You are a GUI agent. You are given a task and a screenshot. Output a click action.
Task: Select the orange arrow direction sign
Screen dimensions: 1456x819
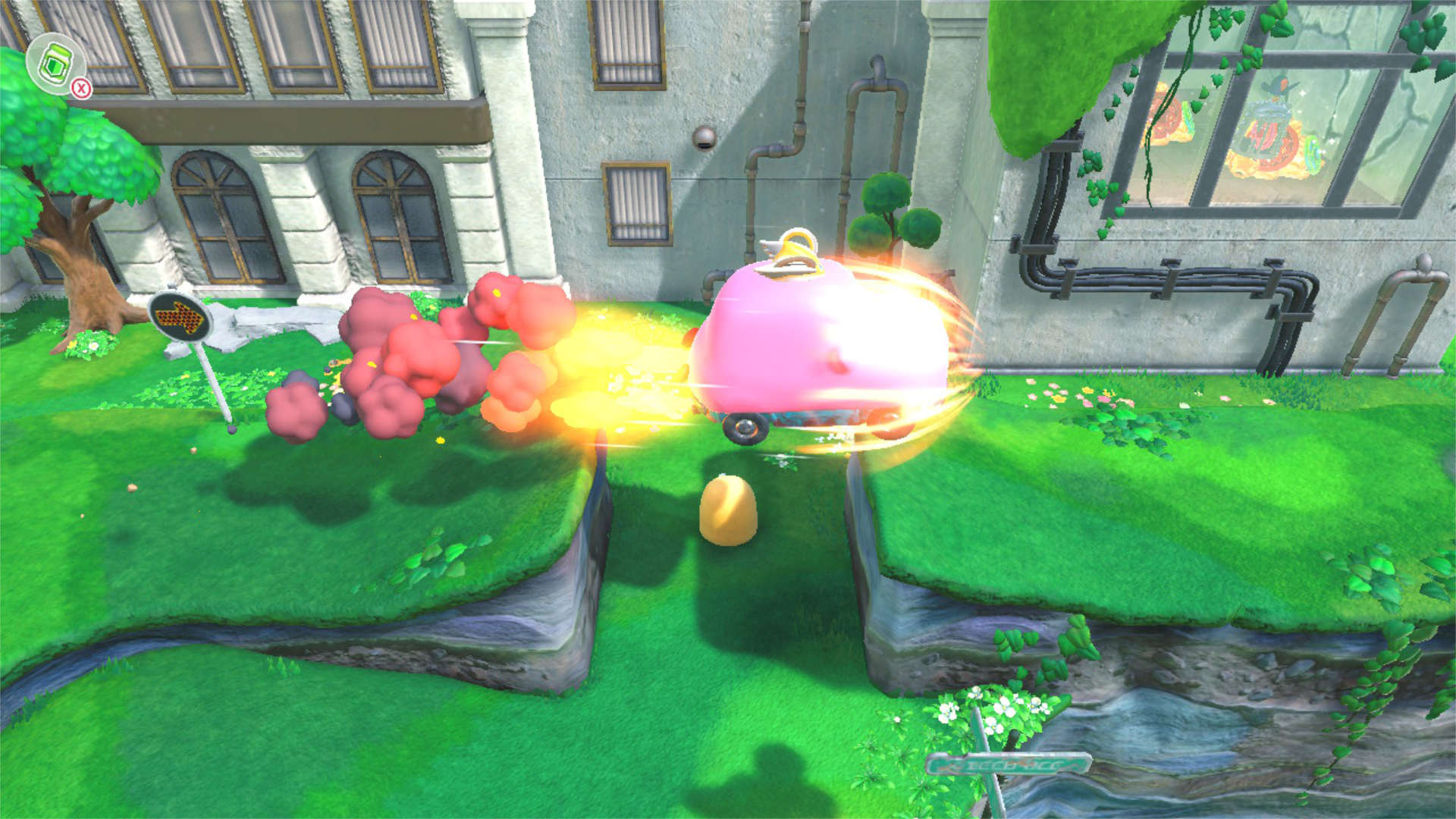coord(178,317)
